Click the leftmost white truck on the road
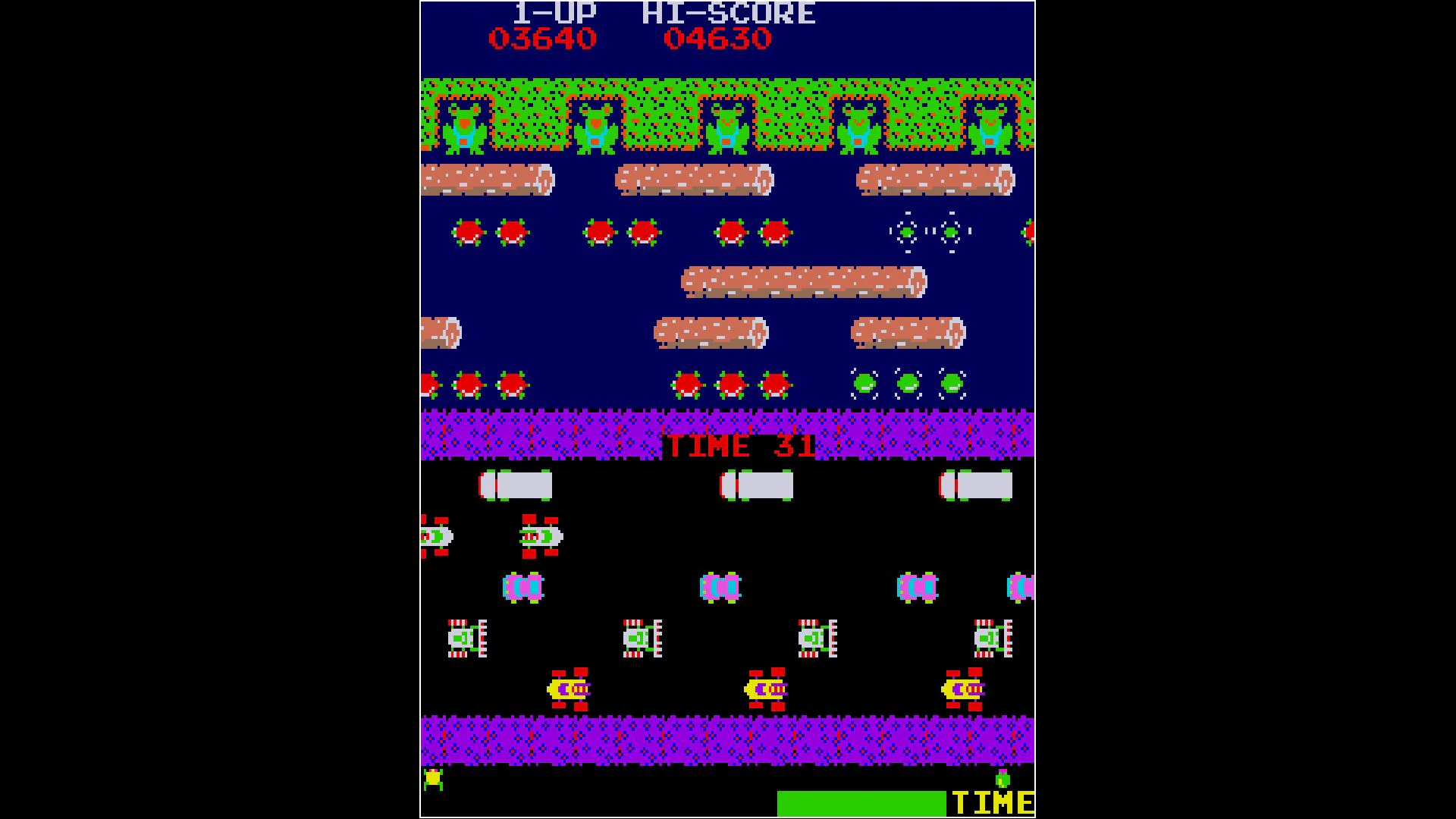 516,485
